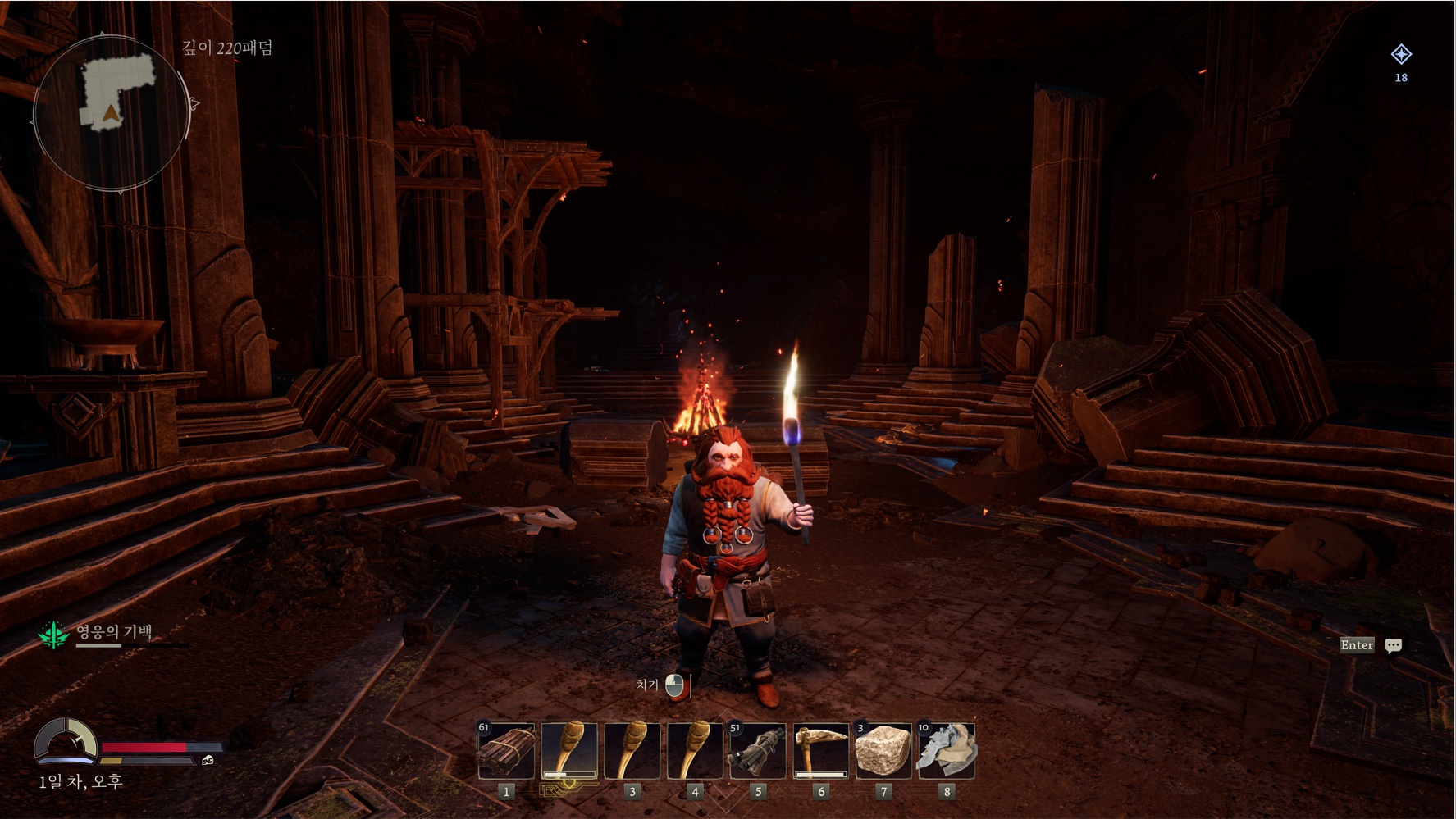Open chat via the speech bubble icon
The width and height of the screenshot is (1456, 819).
tap(1393, 646)
